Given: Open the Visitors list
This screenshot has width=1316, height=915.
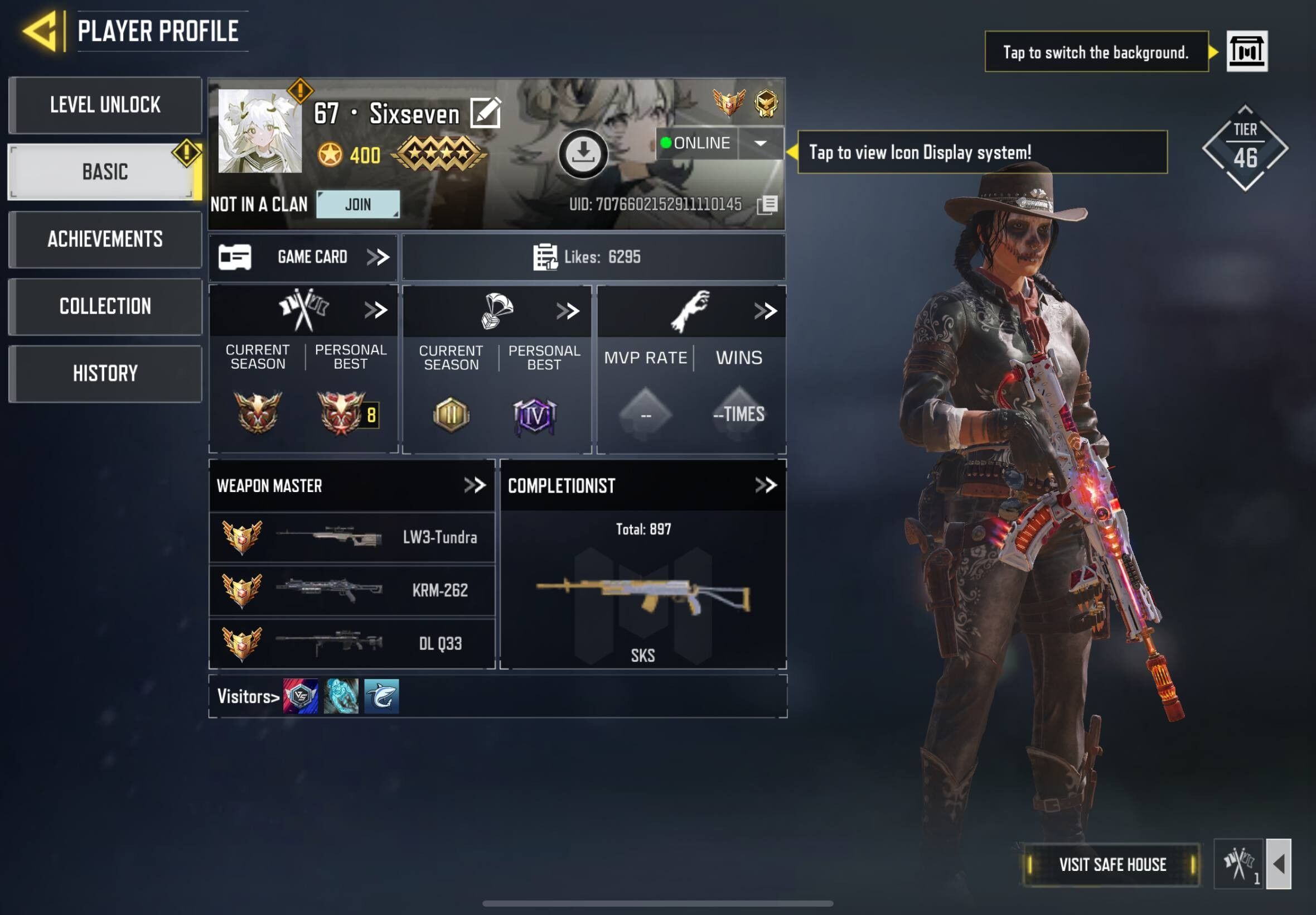Looking at the screenshot, I should [248, 696].
